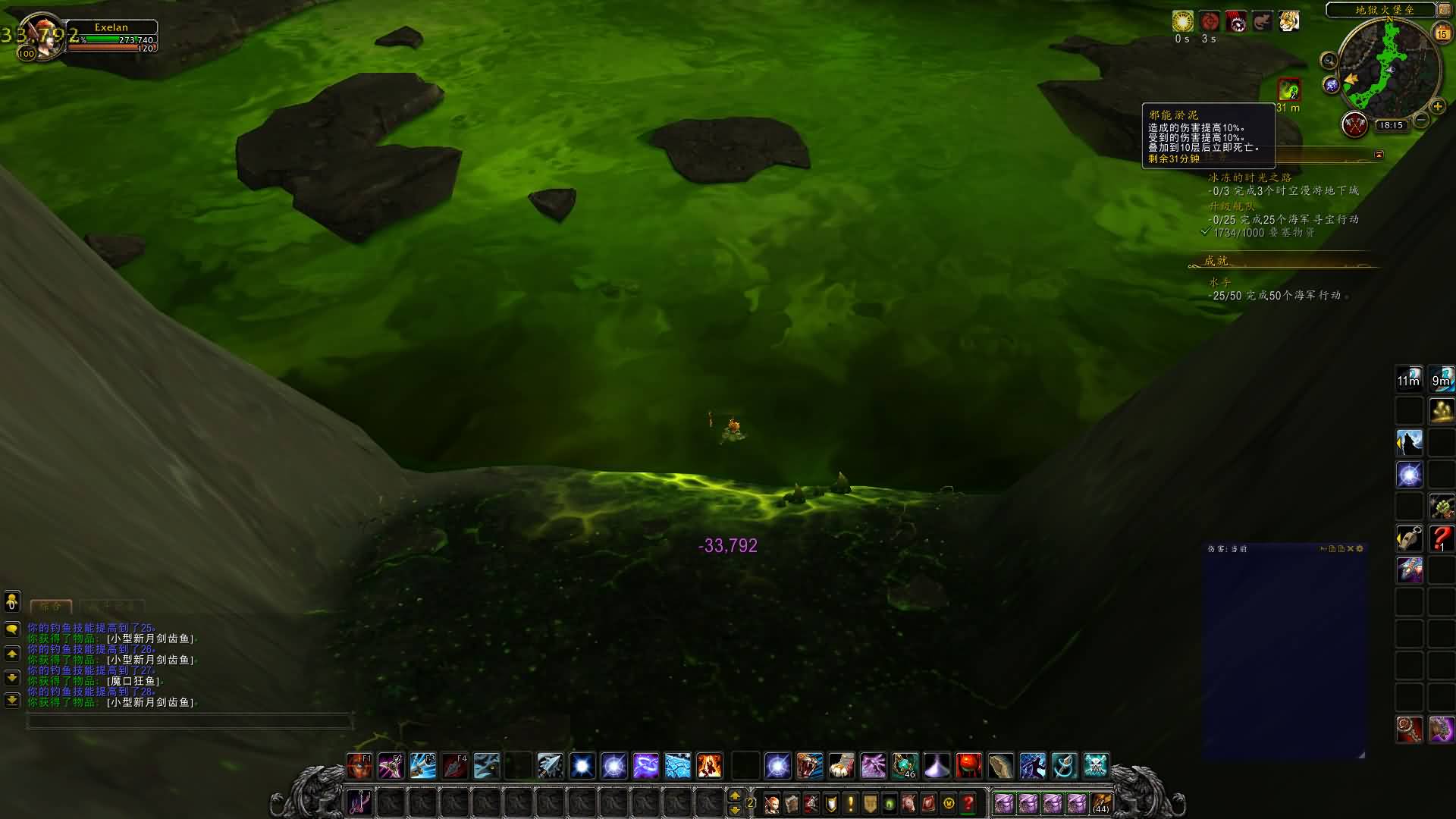
Task: Use the howling wolf side bar ability
Action: tap(1410, 442)
